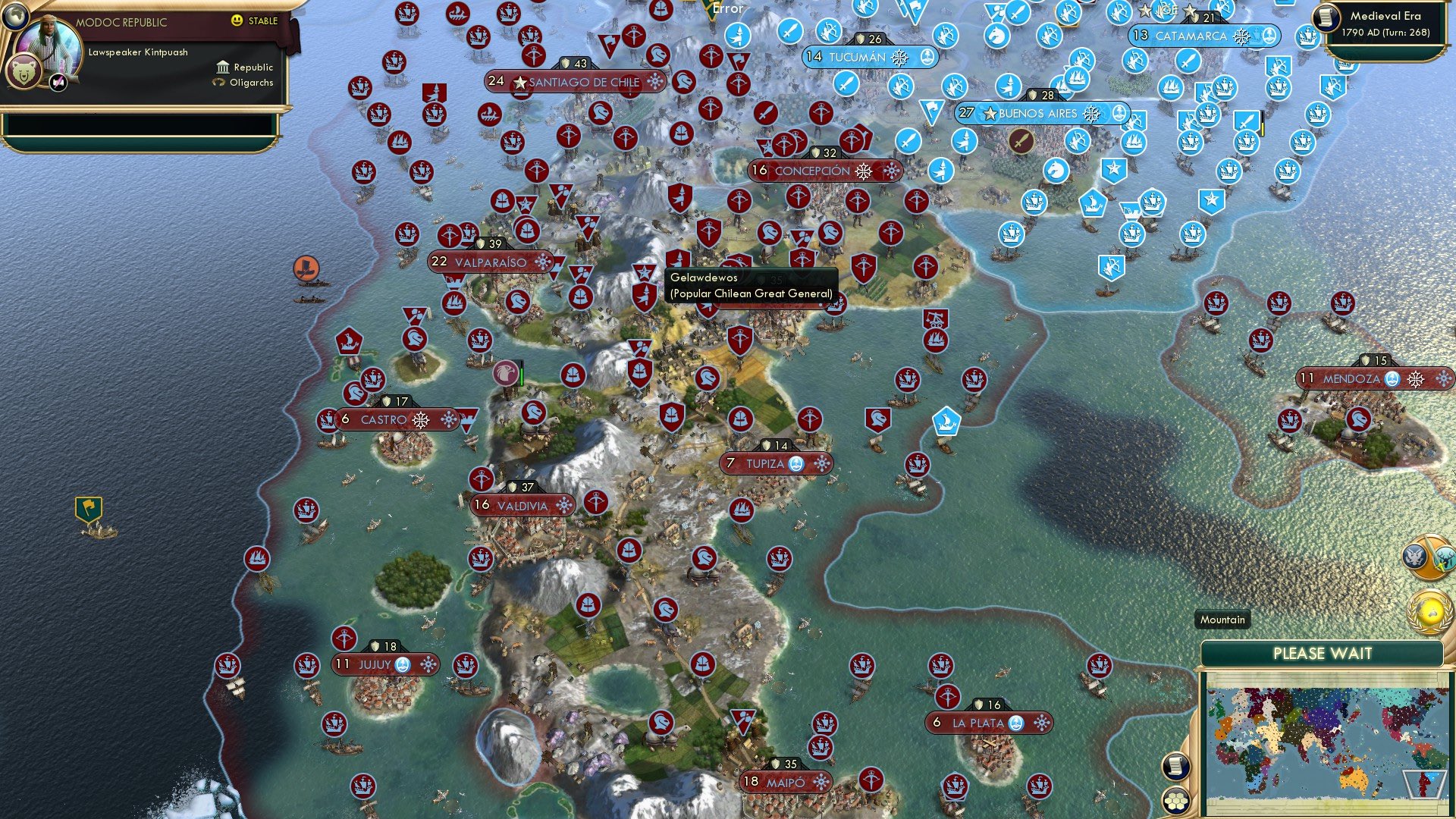Image resolution: width=1456 pixels, height=819 pixels.
Task: Click the golden World Congress globe medal
Action: point(1431,611)
